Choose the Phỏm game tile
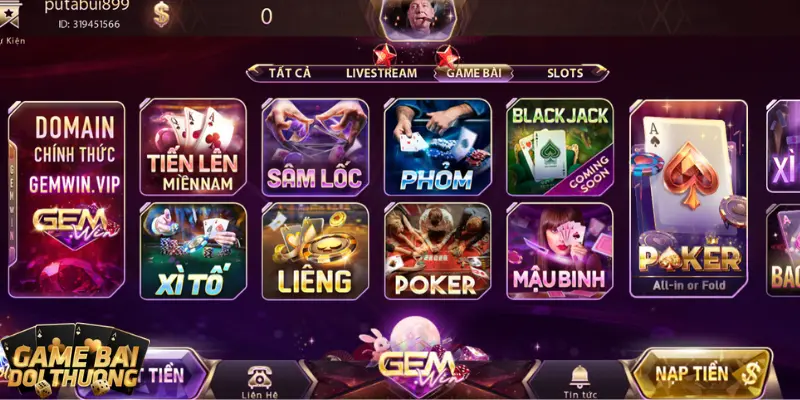Image resolution: width=800 pixels, height=400 pixels. [x=437, y=147]
